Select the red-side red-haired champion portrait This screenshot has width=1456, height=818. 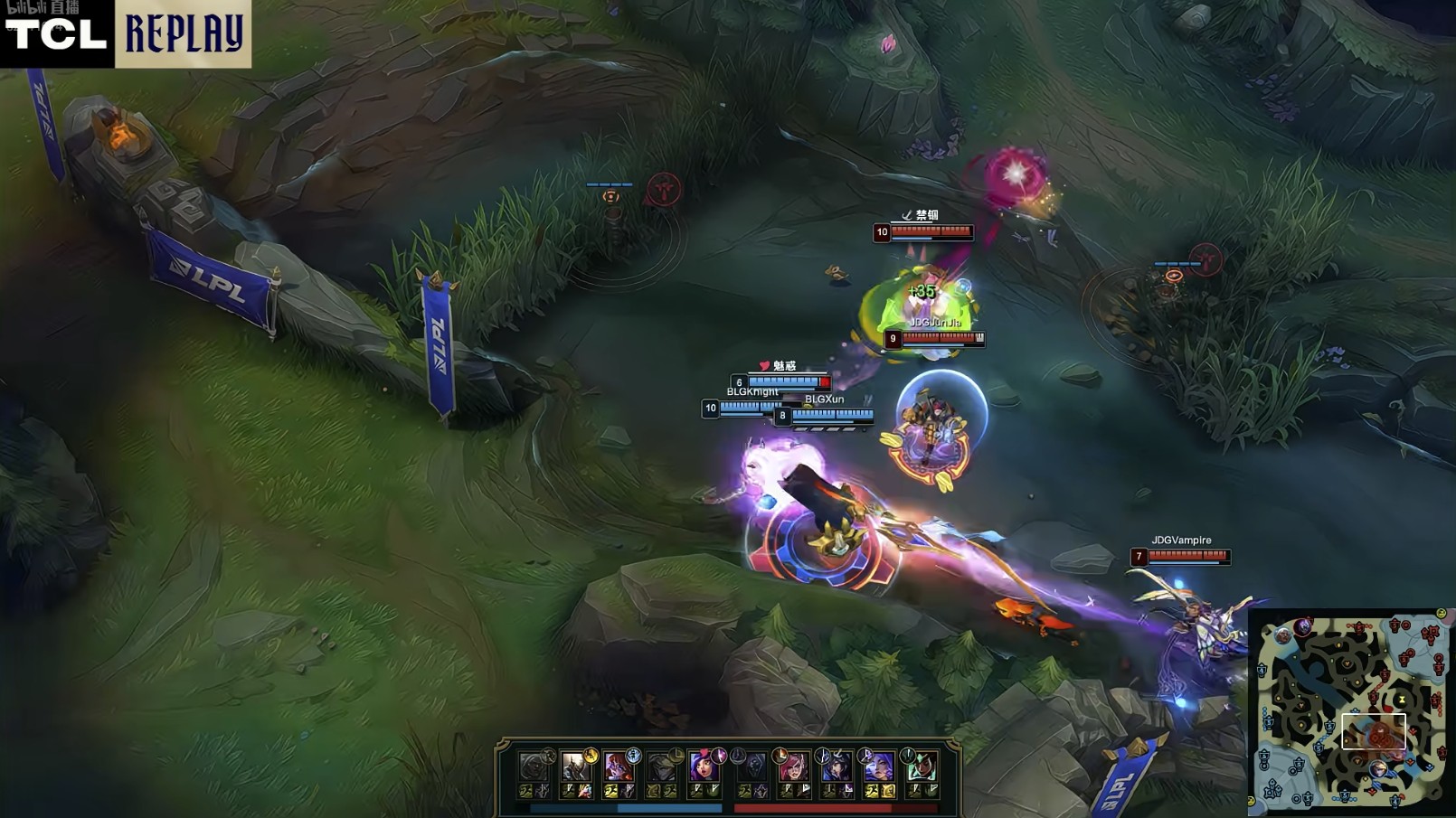coord(792,767)
